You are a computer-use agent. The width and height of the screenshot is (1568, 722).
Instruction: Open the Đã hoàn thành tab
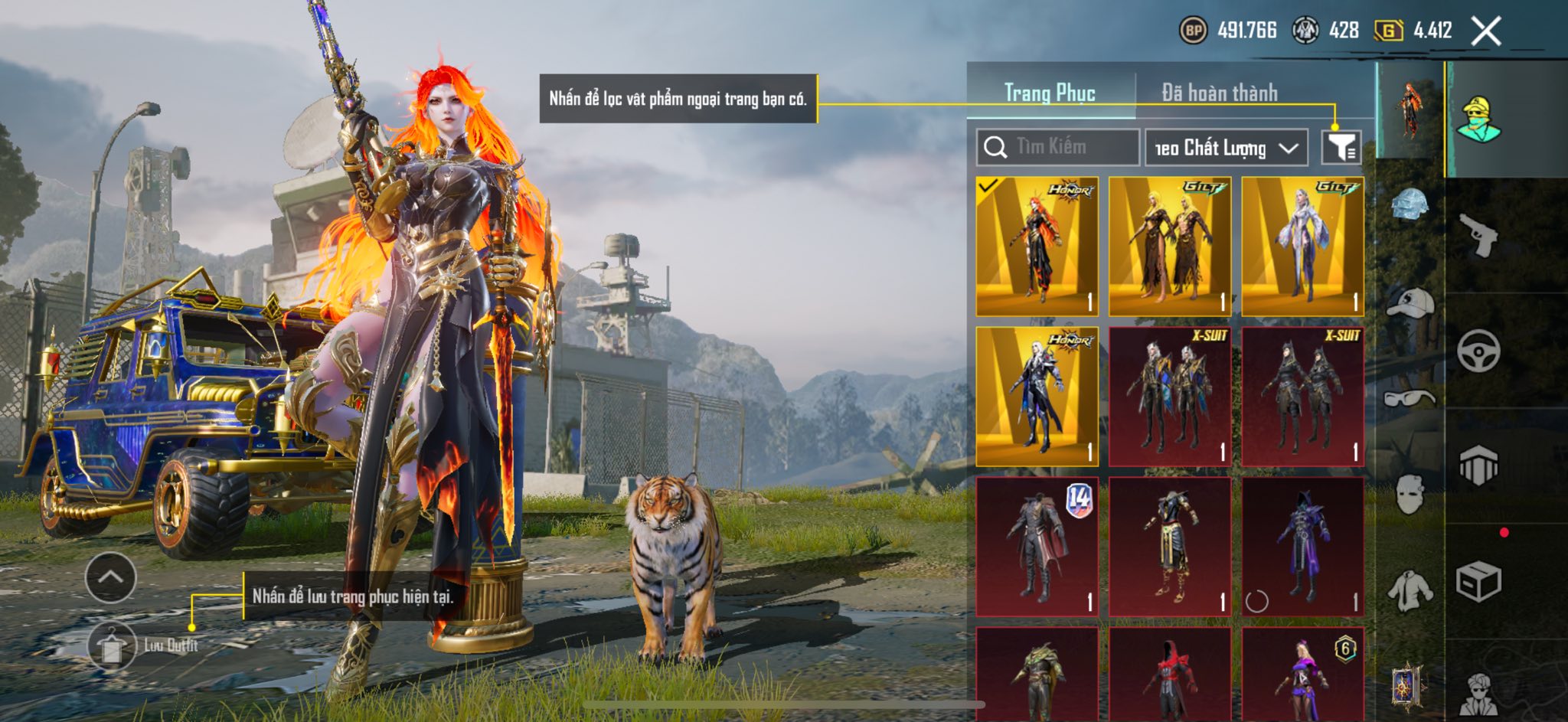pos(1220,93)
